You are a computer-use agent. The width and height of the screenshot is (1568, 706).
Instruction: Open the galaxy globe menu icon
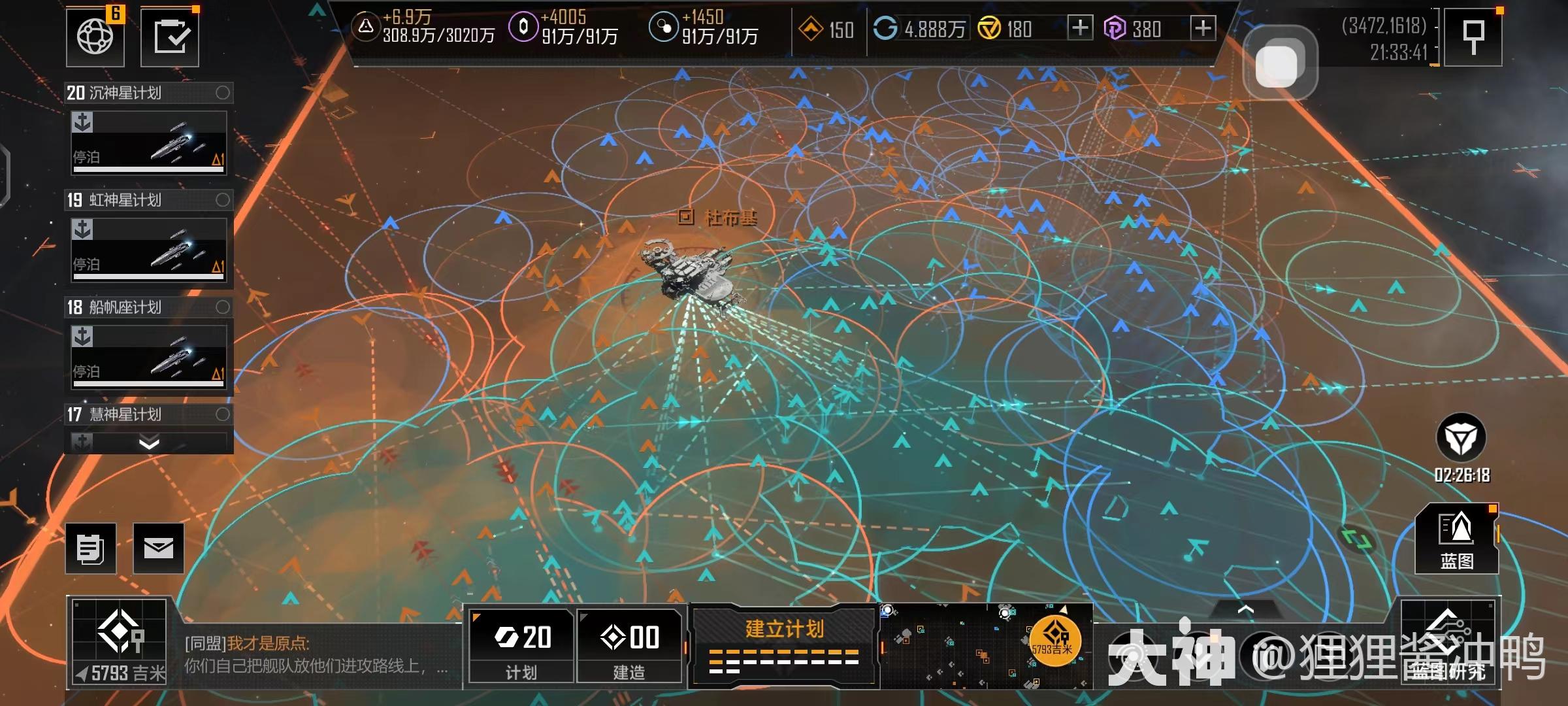click(x=95, y=37)
